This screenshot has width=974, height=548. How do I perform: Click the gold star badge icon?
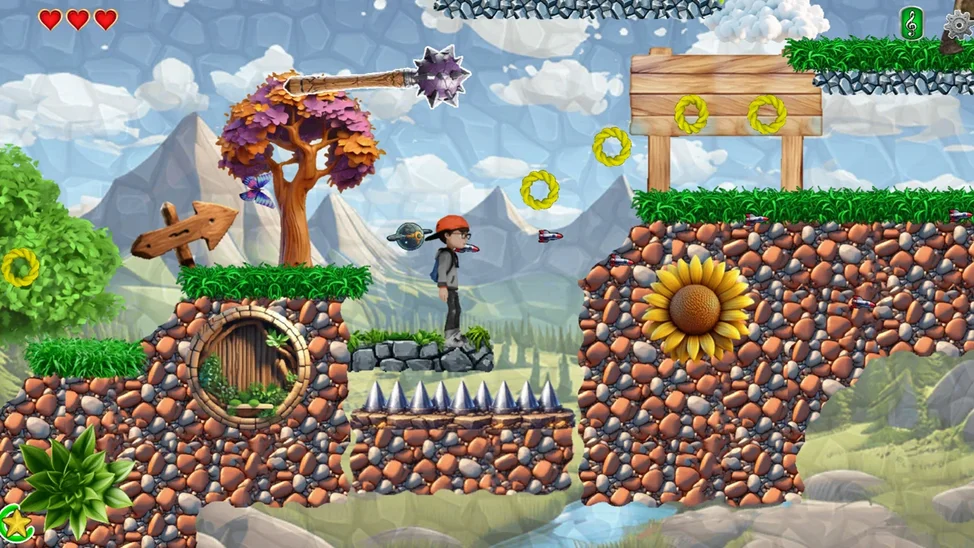(x=15, y=521)
